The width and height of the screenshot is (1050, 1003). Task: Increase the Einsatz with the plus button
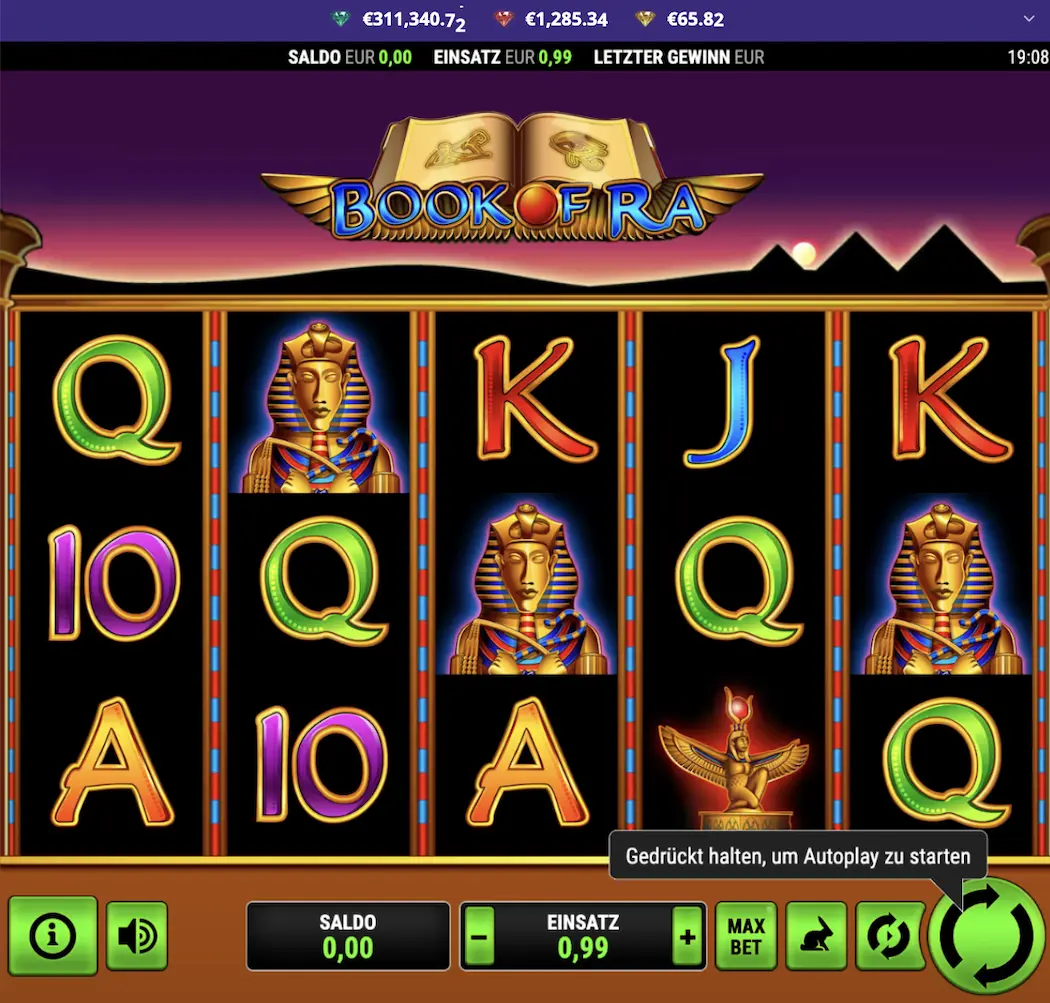point(687,937)
